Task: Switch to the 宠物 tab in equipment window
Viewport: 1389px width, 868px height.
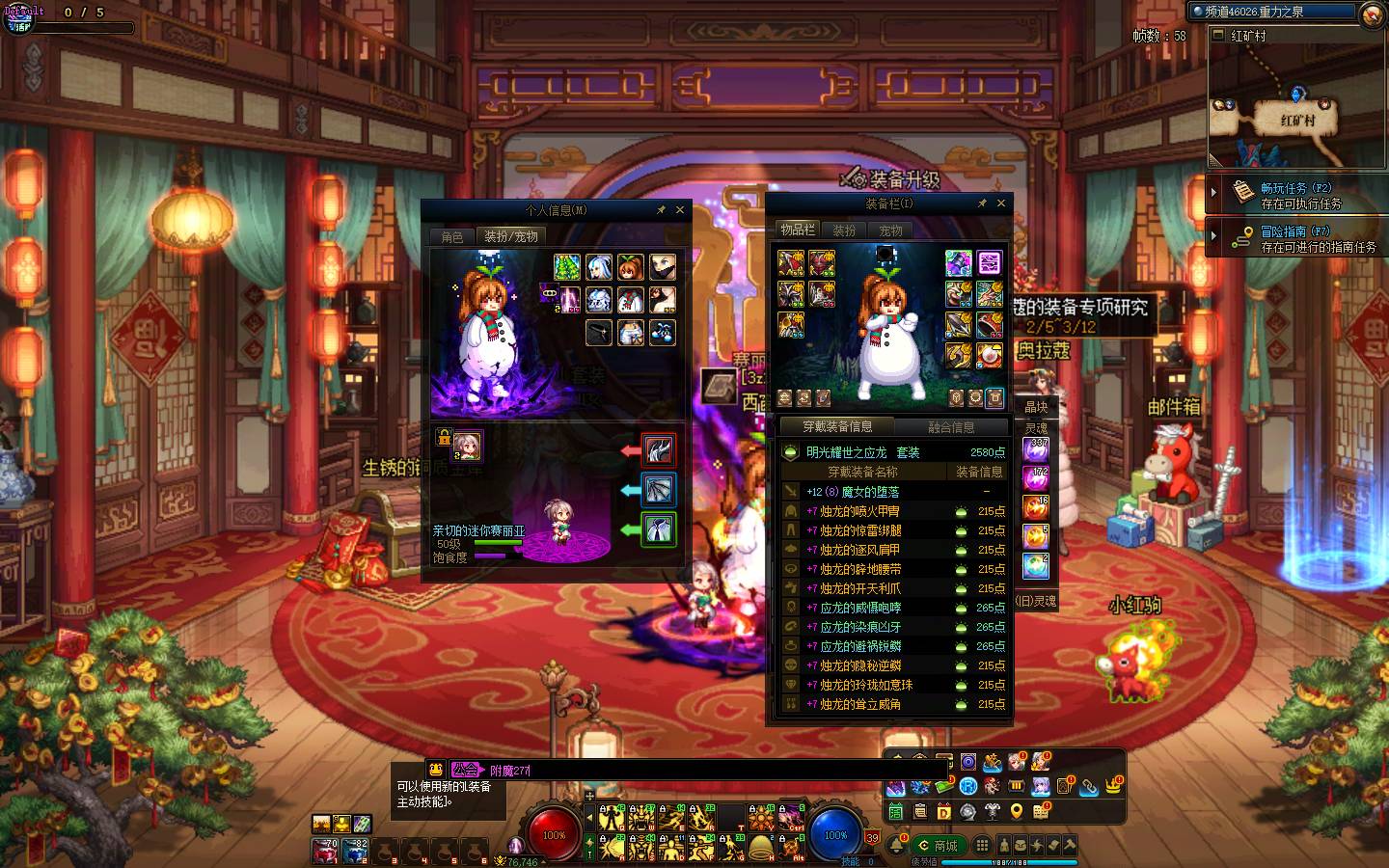Action: click(x=890, y=231)
